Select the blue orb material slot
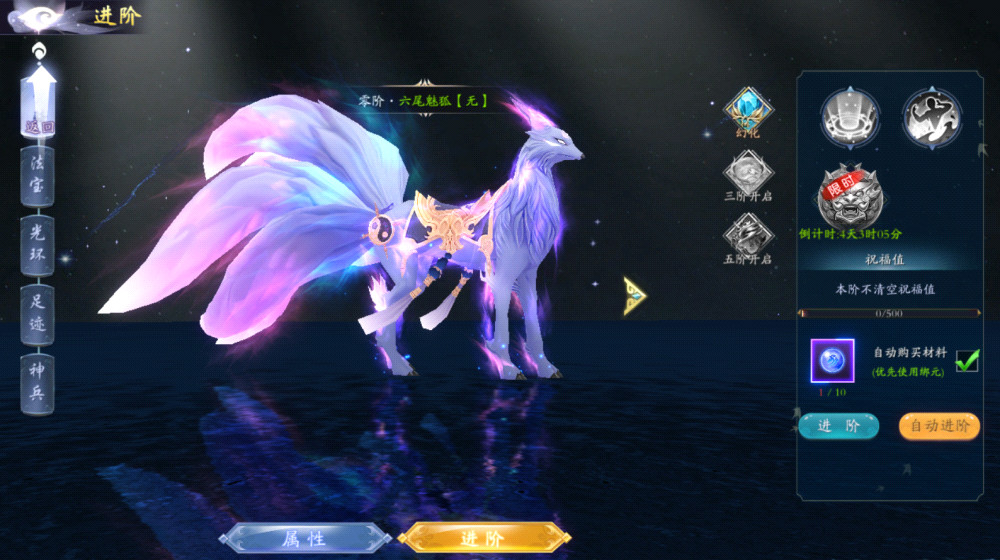Screen dimensions: 1000x560 click(832, 361)
